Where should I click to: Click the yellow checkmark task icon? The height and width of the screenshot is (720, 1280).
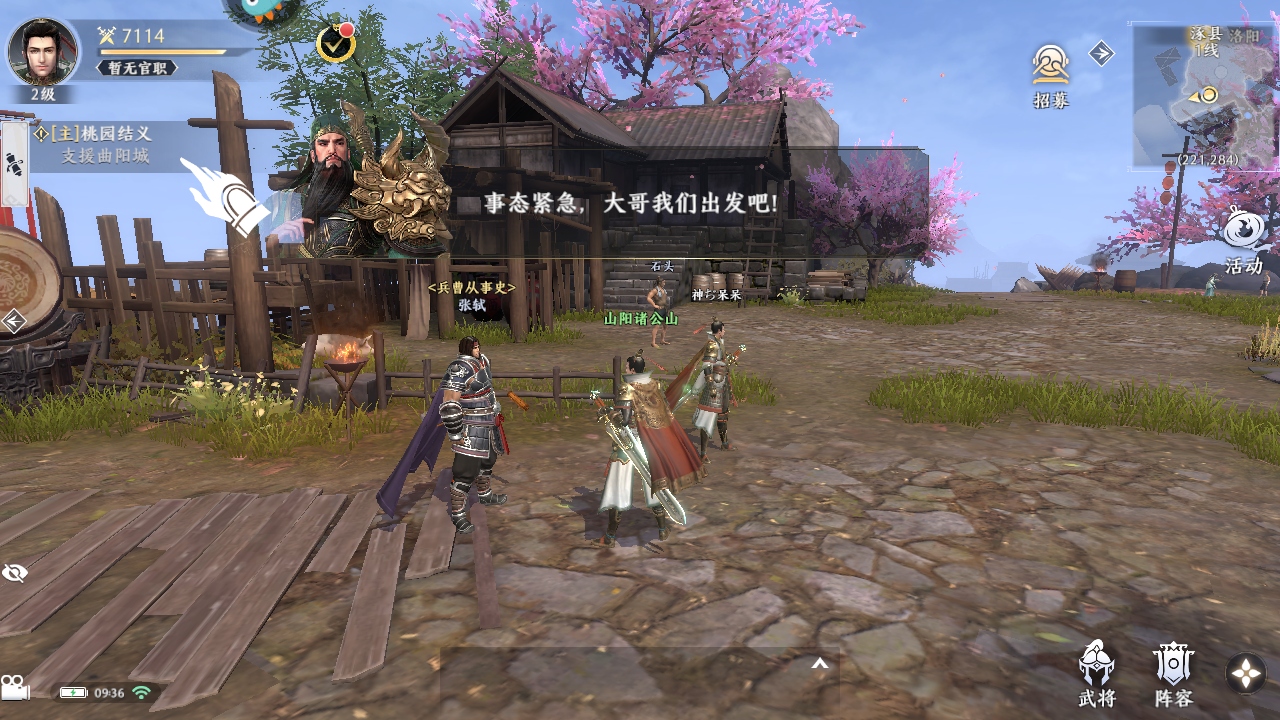[335, 44]
